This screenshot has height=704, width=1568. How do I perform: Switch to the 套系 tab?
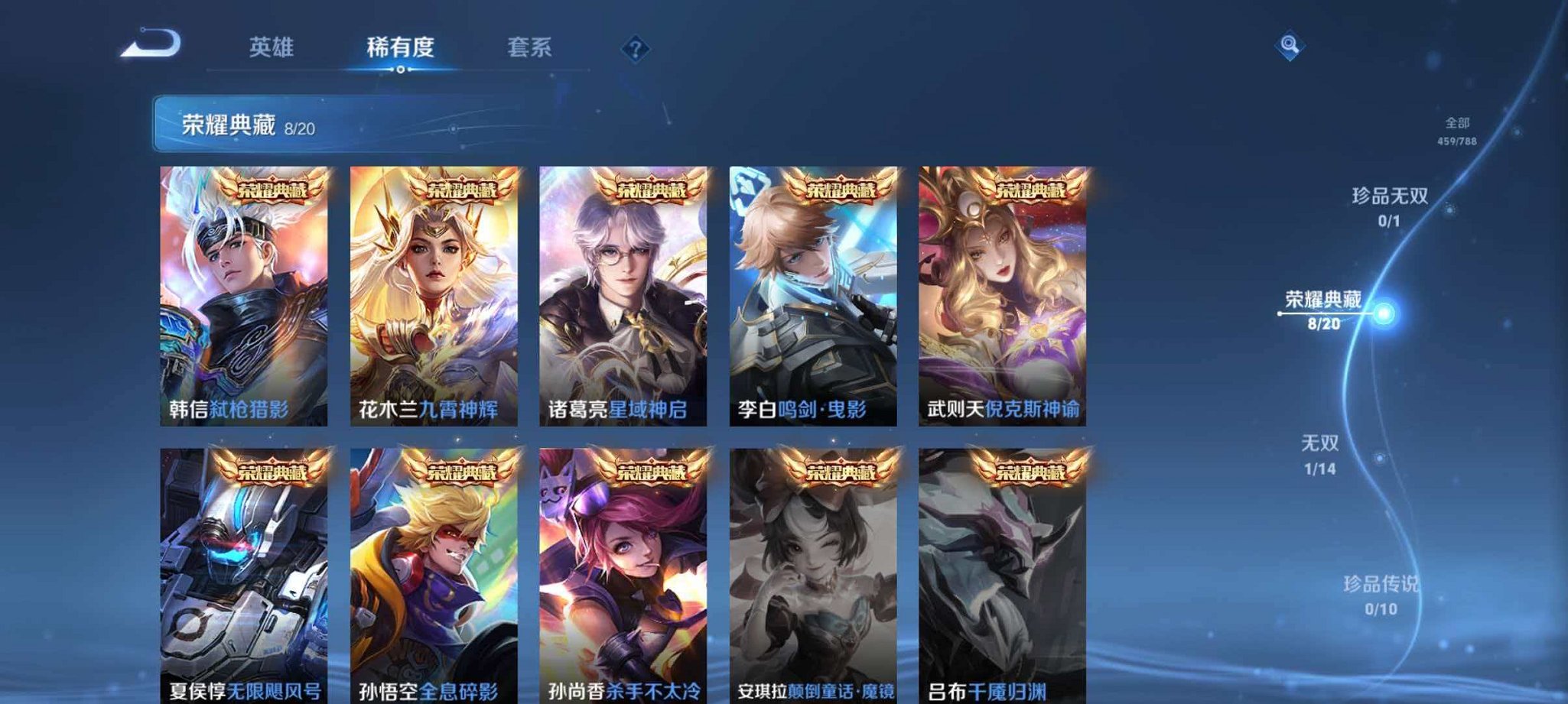tap(528, 47)
